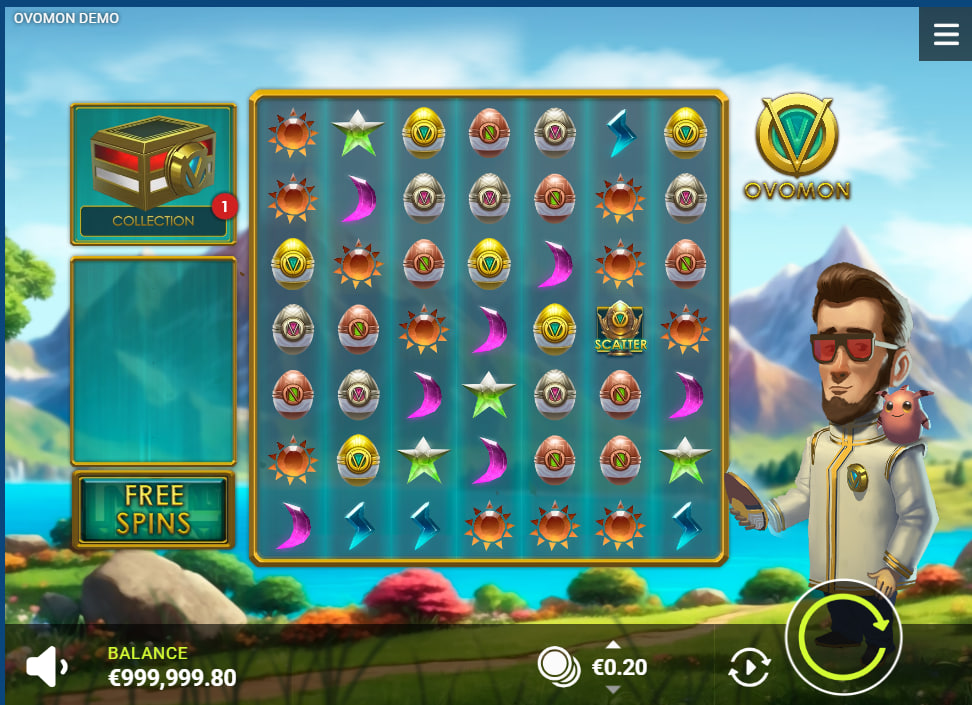Open bet options via the coin stack icon

pyautogui.click(x=556, y=665)
